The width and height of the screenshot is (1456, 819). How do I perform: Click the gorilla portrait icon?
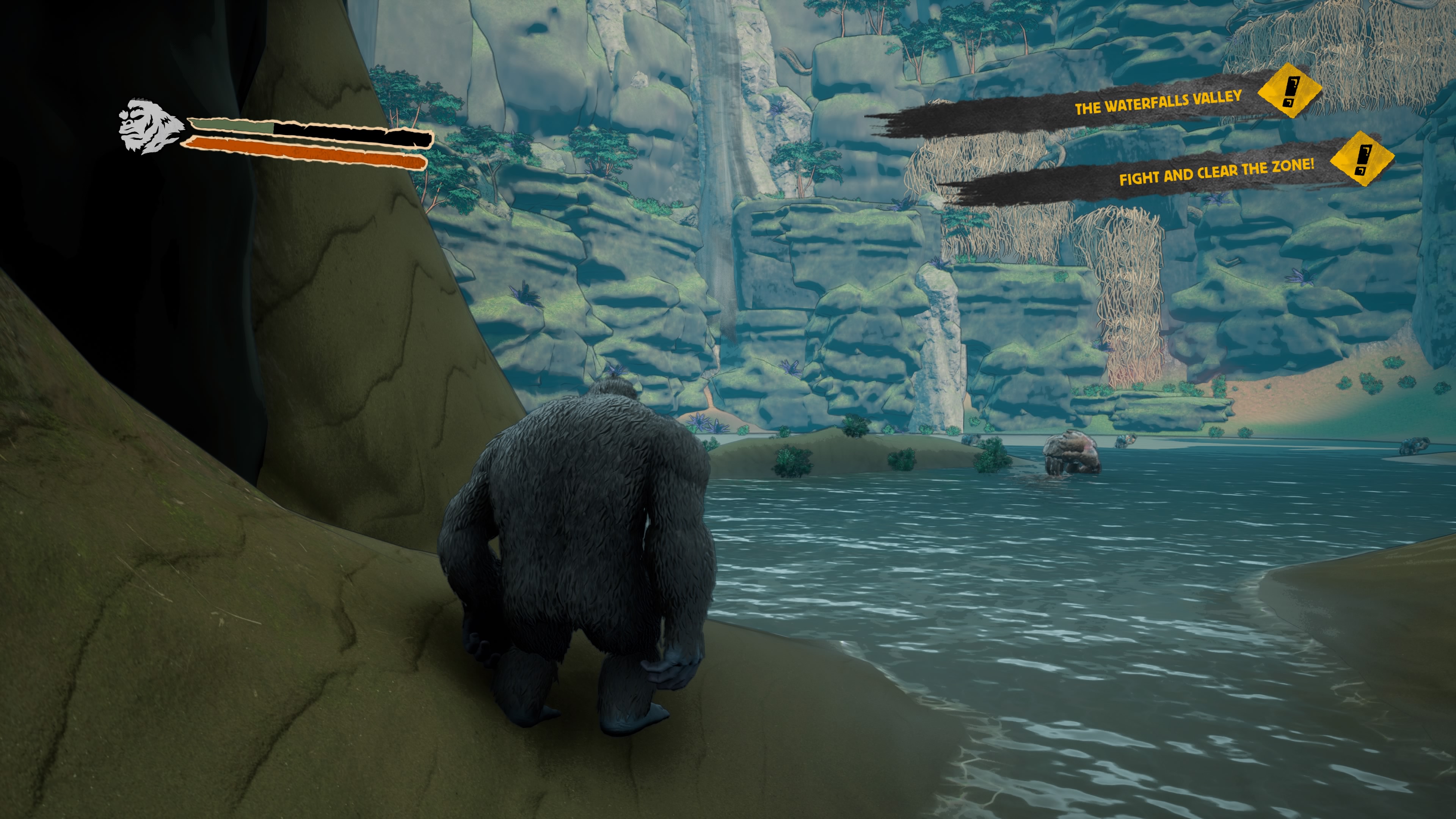pos(149,127)
